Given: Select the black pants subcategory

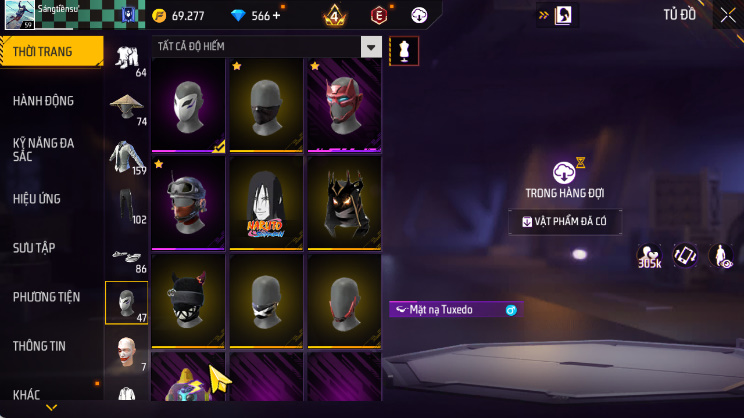Looking at the screenshot, I should [126, 206].
